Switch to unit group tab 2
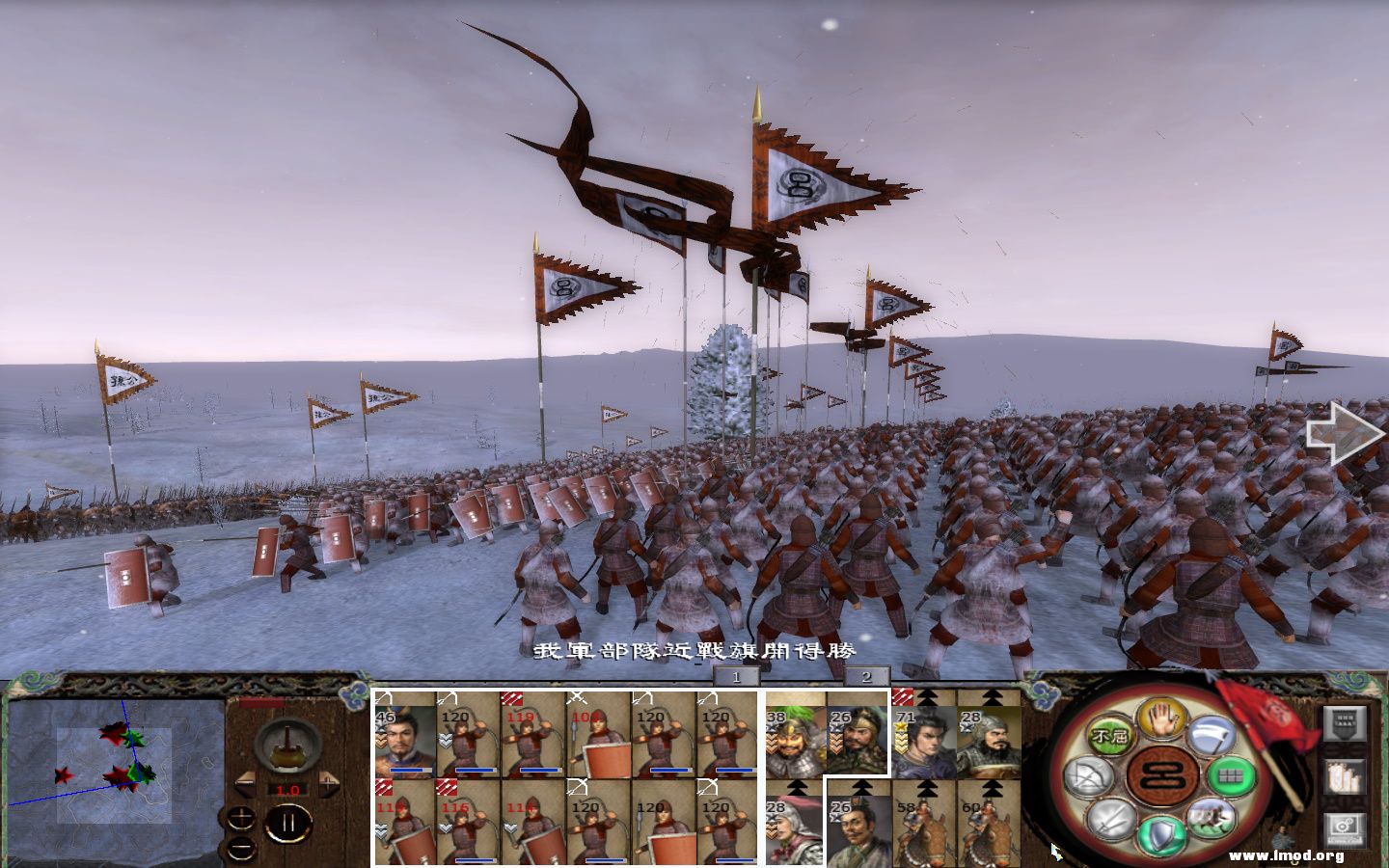Image resolution: width=1389 pixels, height=868 pixels. (864, 677)
